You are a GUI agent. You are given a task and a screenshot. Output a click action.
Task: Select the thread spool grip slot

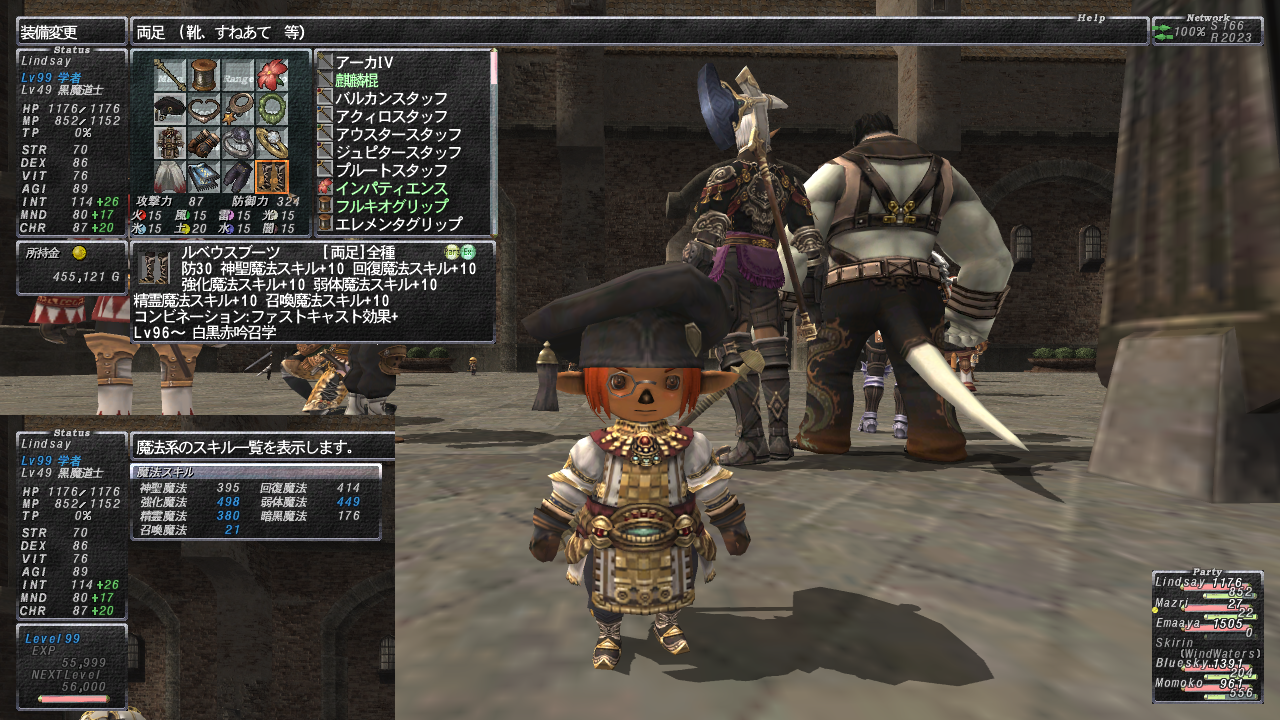[205, 74]
